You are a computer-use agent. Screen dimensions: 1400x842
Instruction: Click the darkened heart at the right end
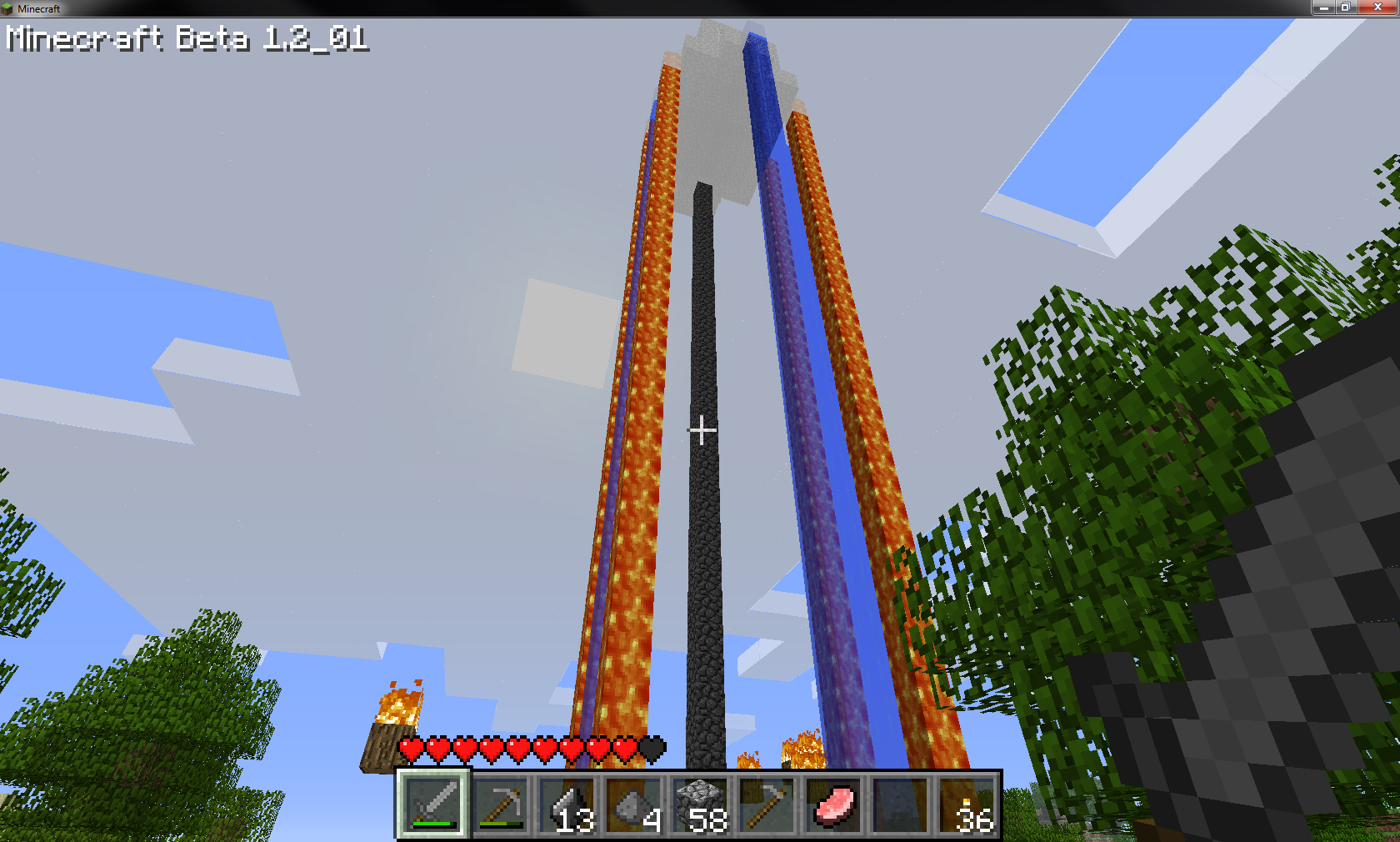654,749
